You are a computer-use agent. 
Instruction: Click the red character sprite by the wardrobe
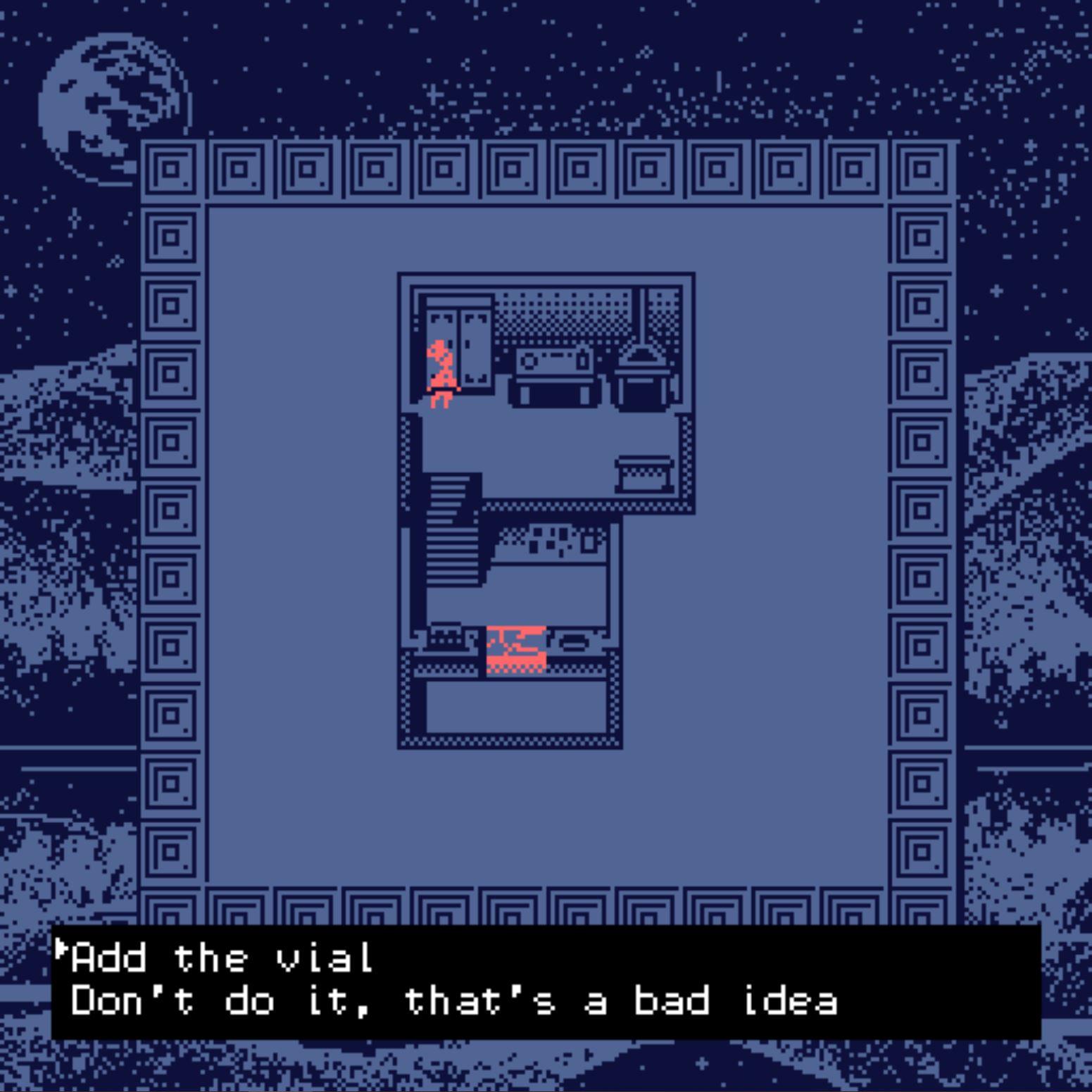(440, 373)
